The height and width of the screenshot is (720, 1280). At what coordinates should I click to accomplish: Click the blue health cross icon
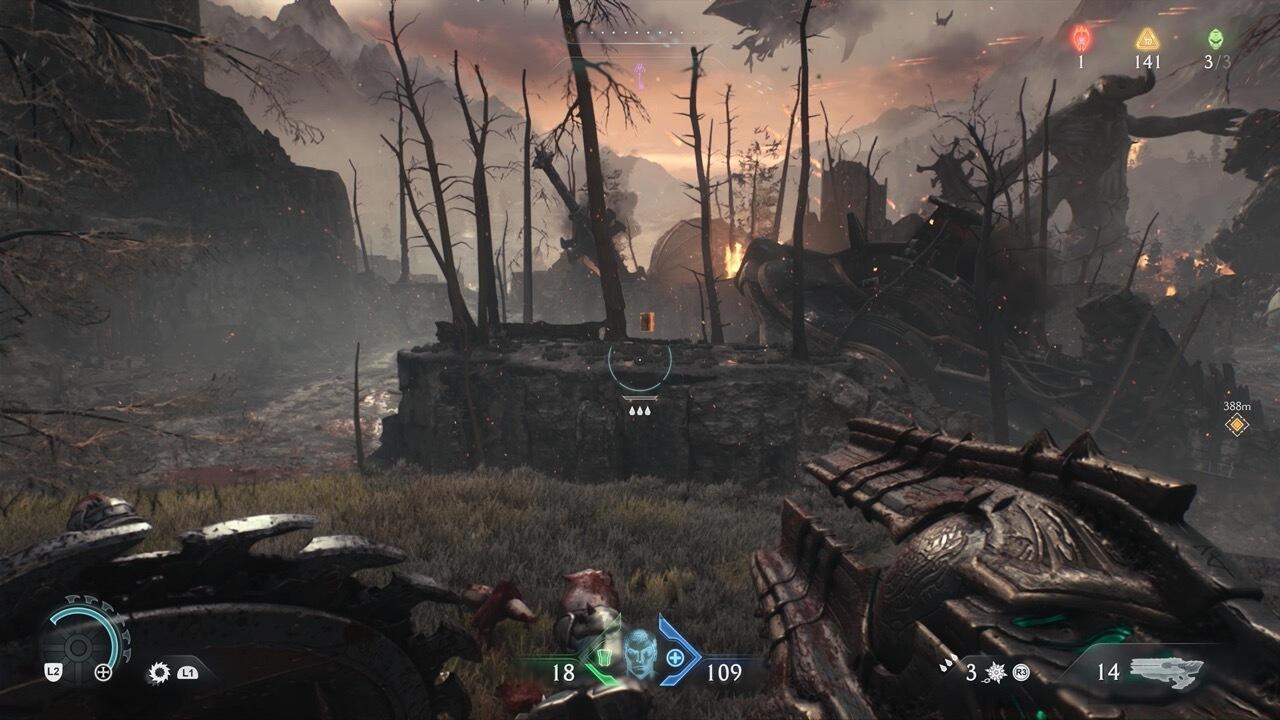click(x=675, y=658)
